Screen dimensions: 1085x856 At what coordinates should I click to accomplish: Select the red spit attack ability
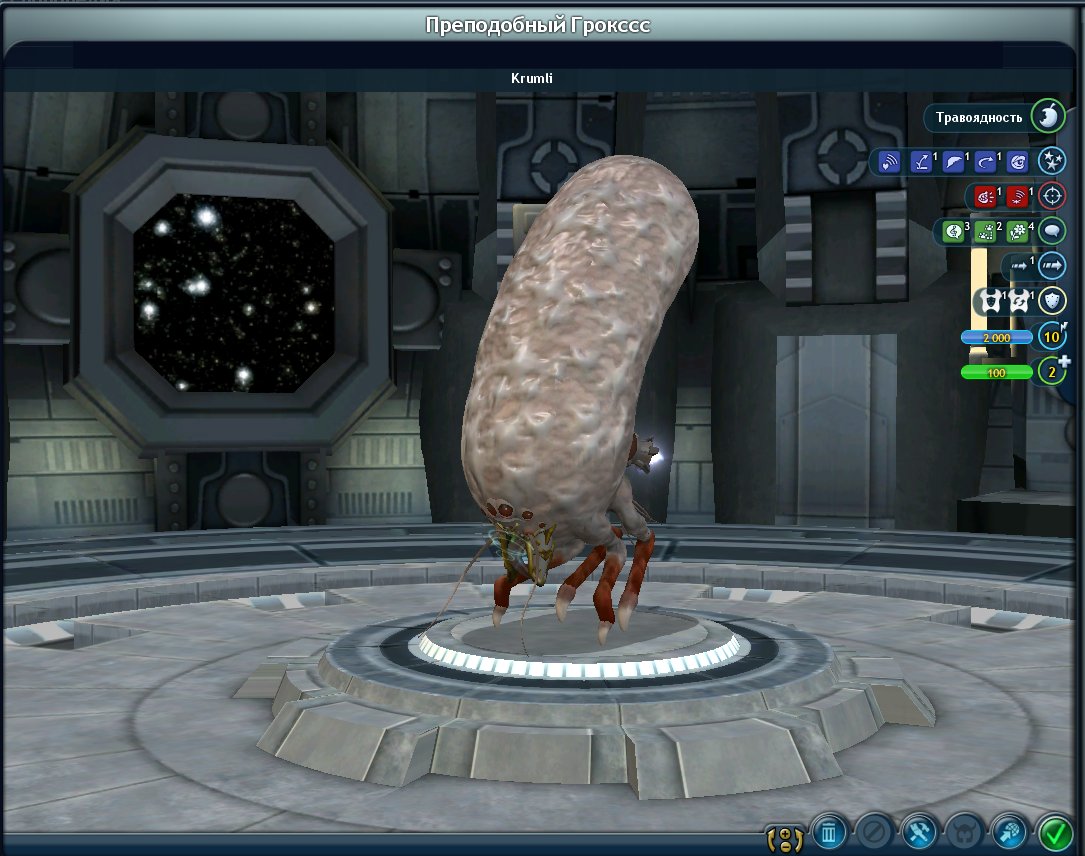point(1017,196)
